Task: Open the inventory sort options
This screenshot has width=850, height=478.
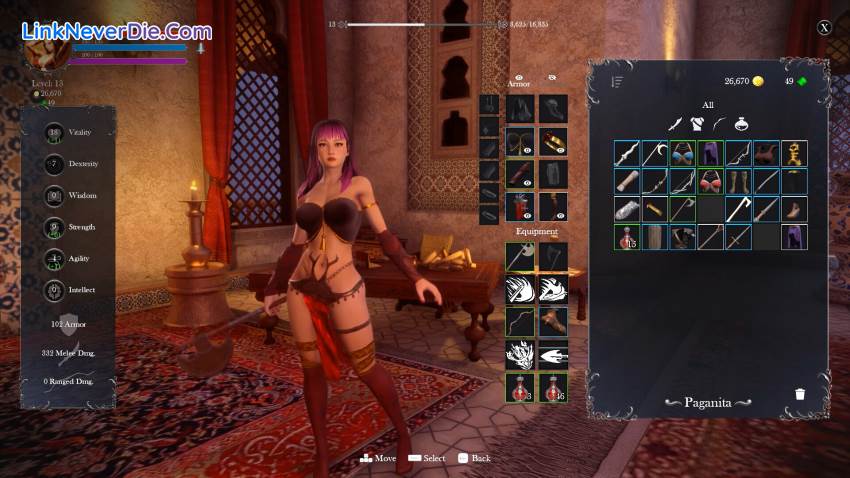Action: tap(618, 82)
